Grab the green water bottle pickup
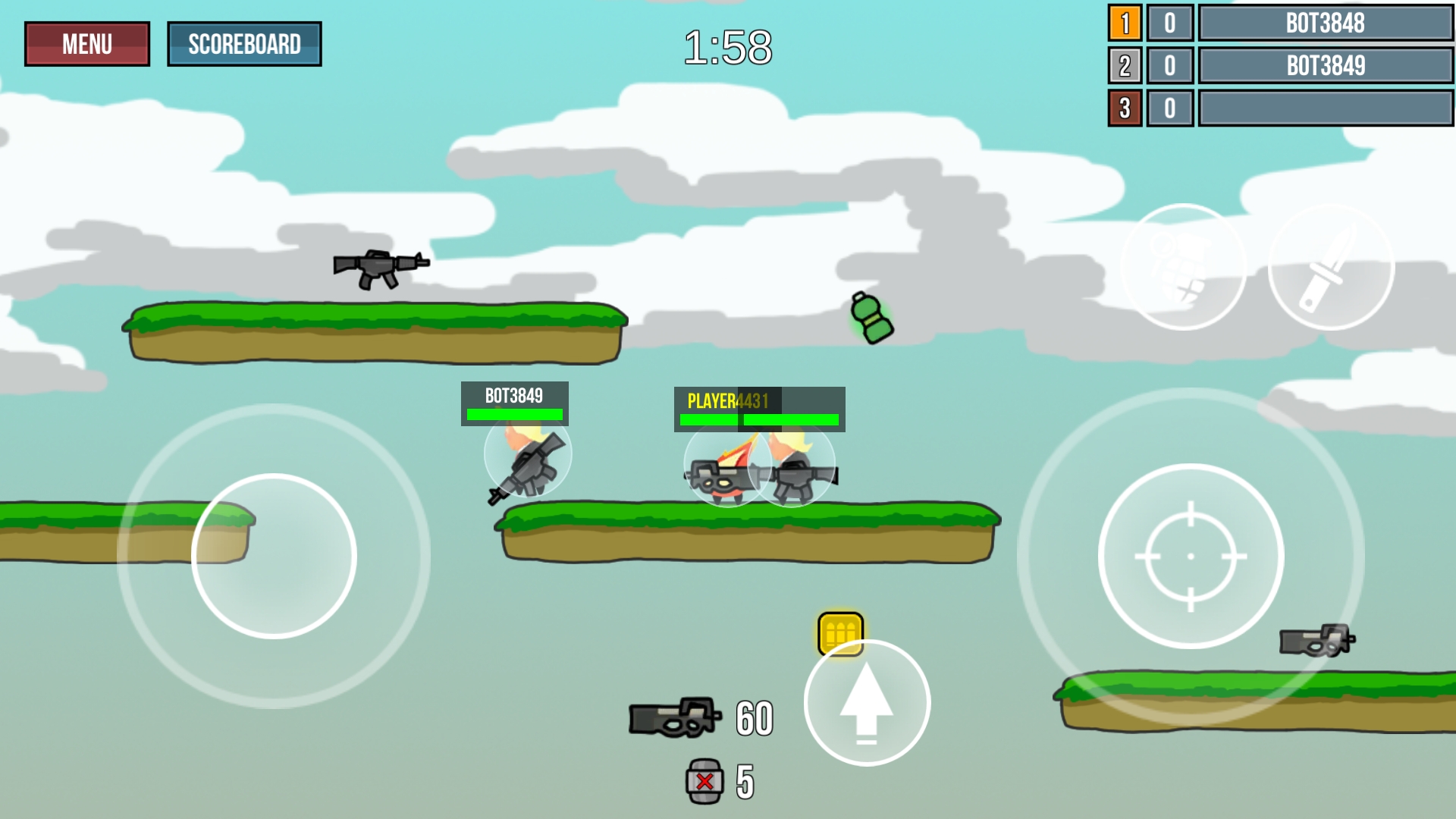 click(x=870, y=316)
